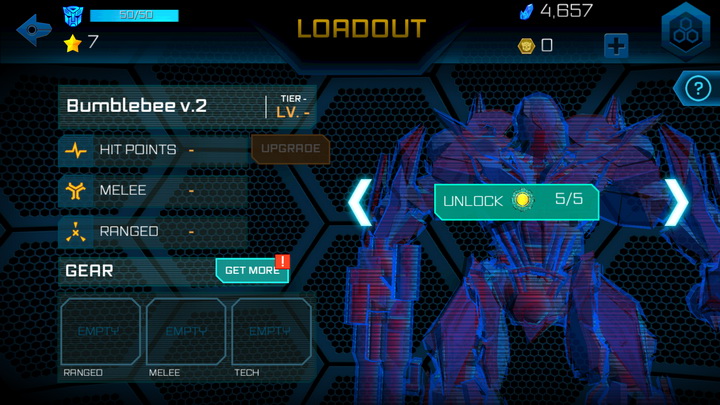Select the empty Tech gear slot
Image resolution: width=720 pixels, height=405 pixels.
click(x=271, y=332)
